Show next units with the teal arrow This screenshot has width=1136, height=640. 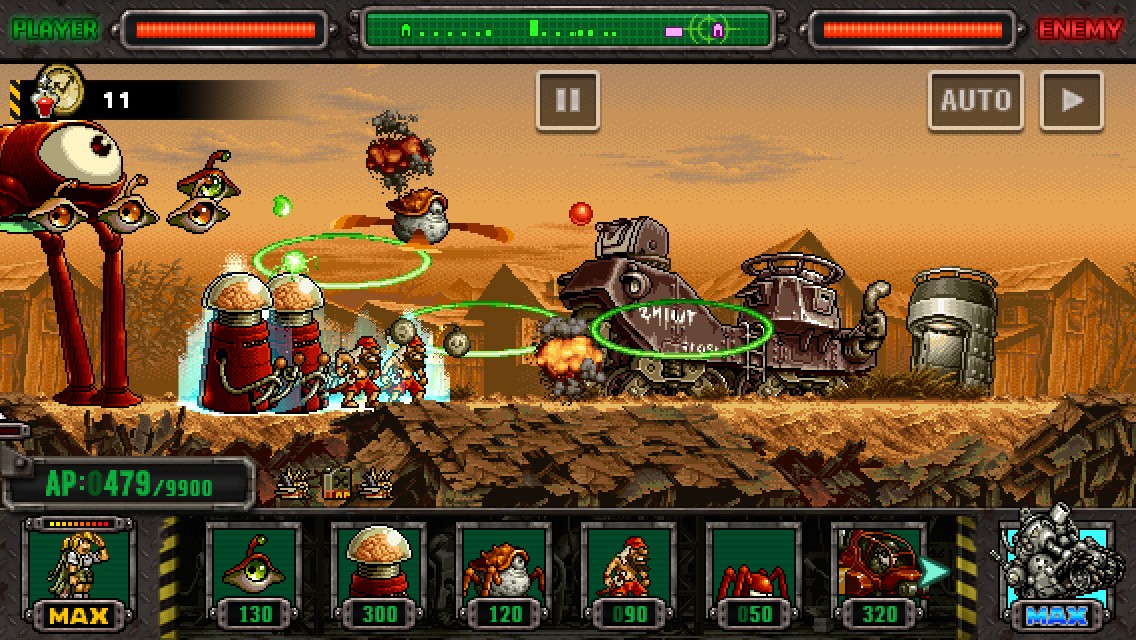tap(934, 571)
